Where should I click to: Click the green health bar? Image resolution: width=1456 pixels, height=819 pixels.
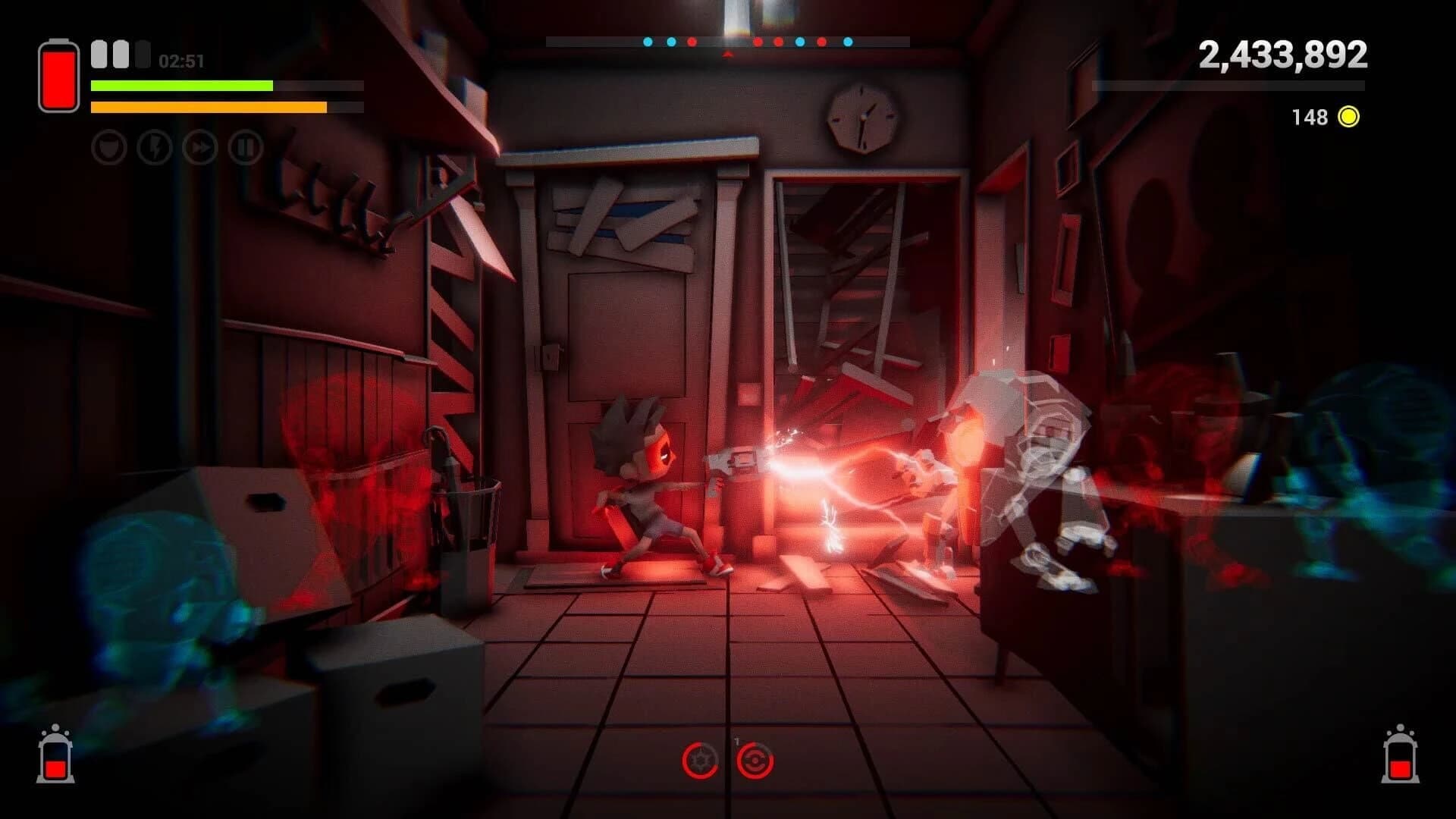(x=182, y=86)
